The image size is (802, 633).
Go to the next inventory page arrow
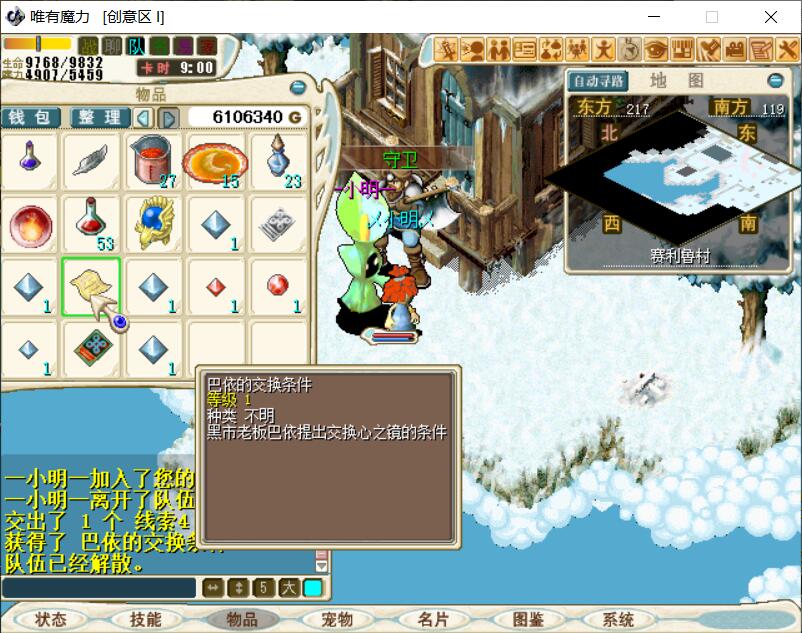(x=169, y=118)
